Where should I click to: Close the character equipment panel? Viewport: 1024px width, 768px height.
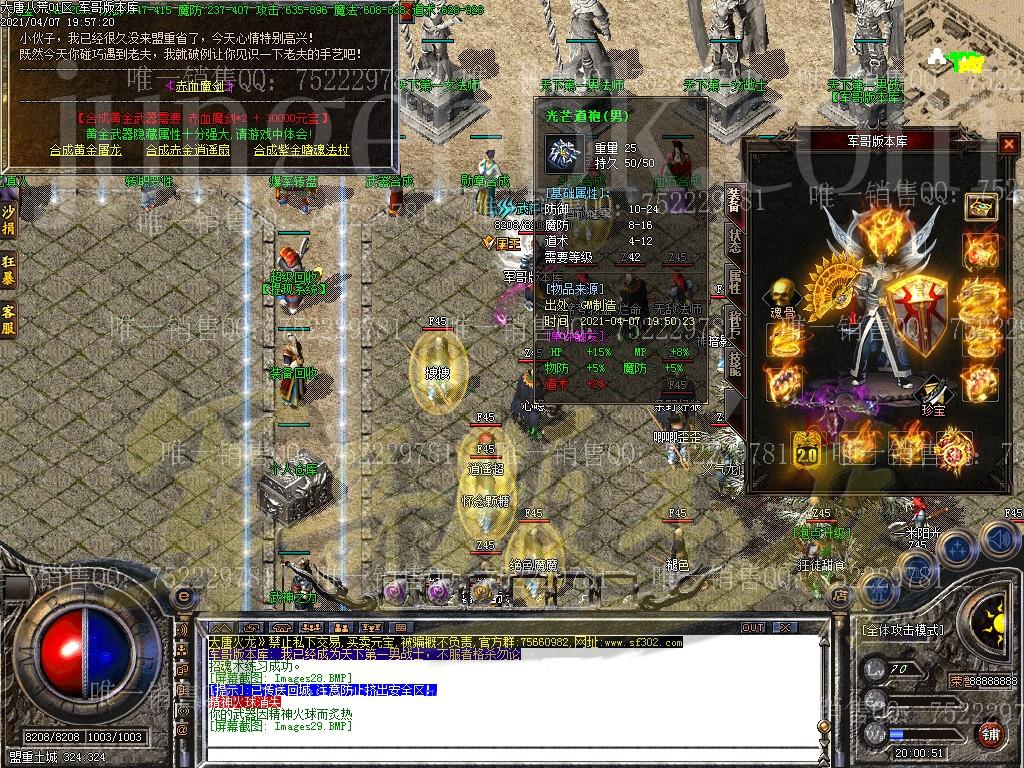click(x=1008, y=144)
